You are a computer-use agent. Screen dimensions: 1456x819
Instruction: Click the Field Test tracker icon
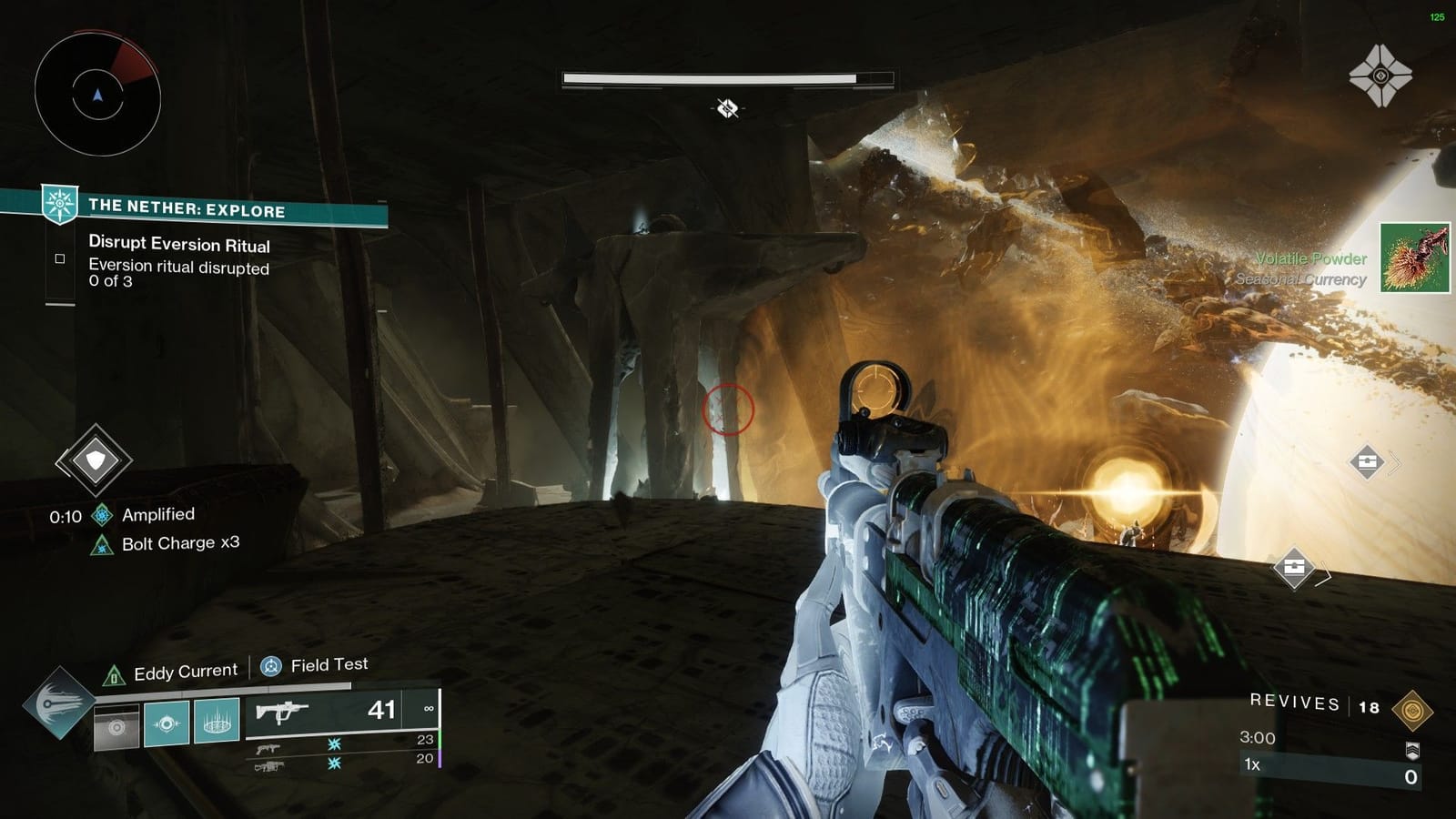(x=270, y=666)
